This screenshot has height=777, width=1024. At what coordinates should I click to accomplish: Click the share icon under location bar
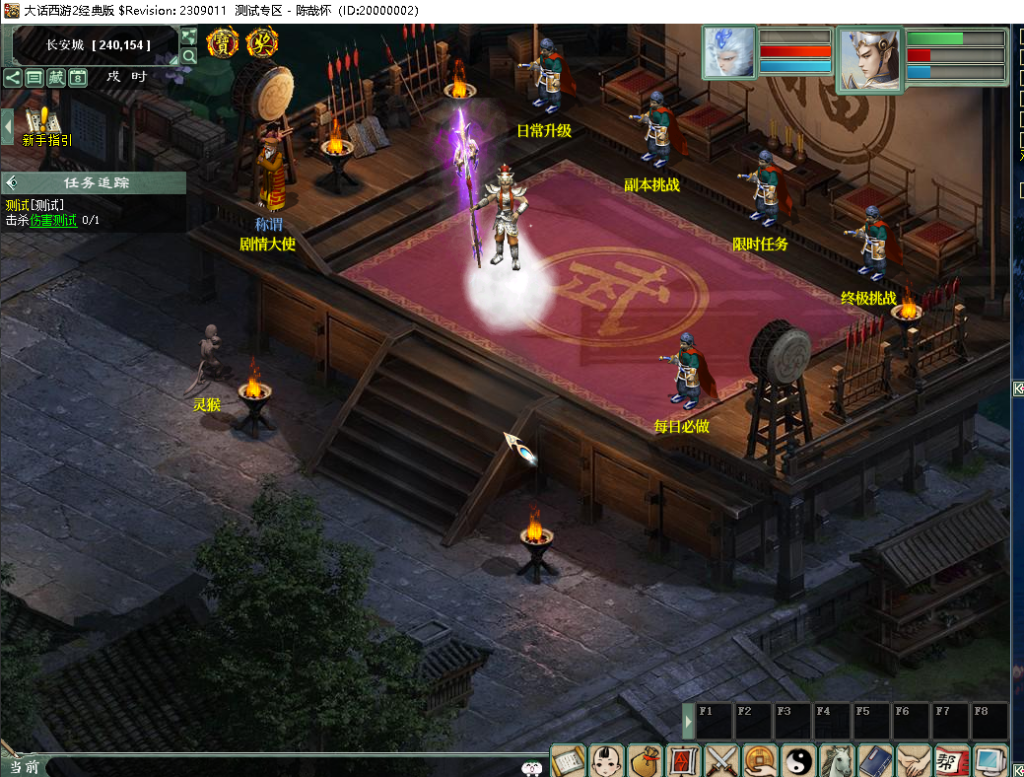12,77
